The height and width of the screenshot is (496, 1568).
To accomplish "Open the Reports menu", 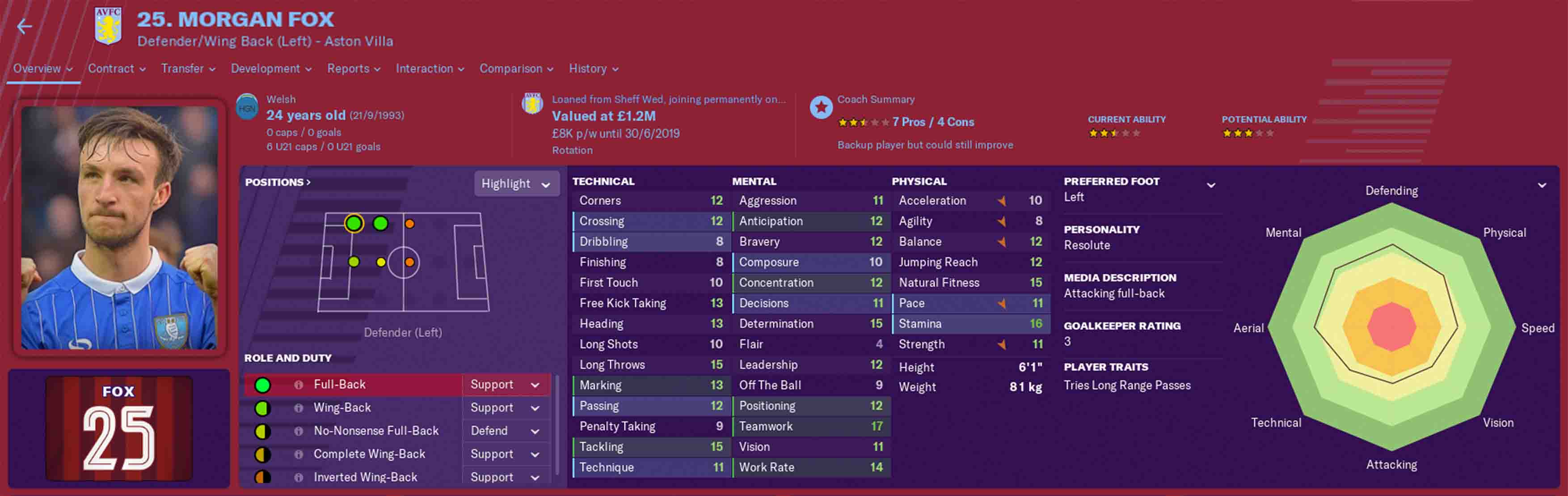I will (x=353, y=69).
